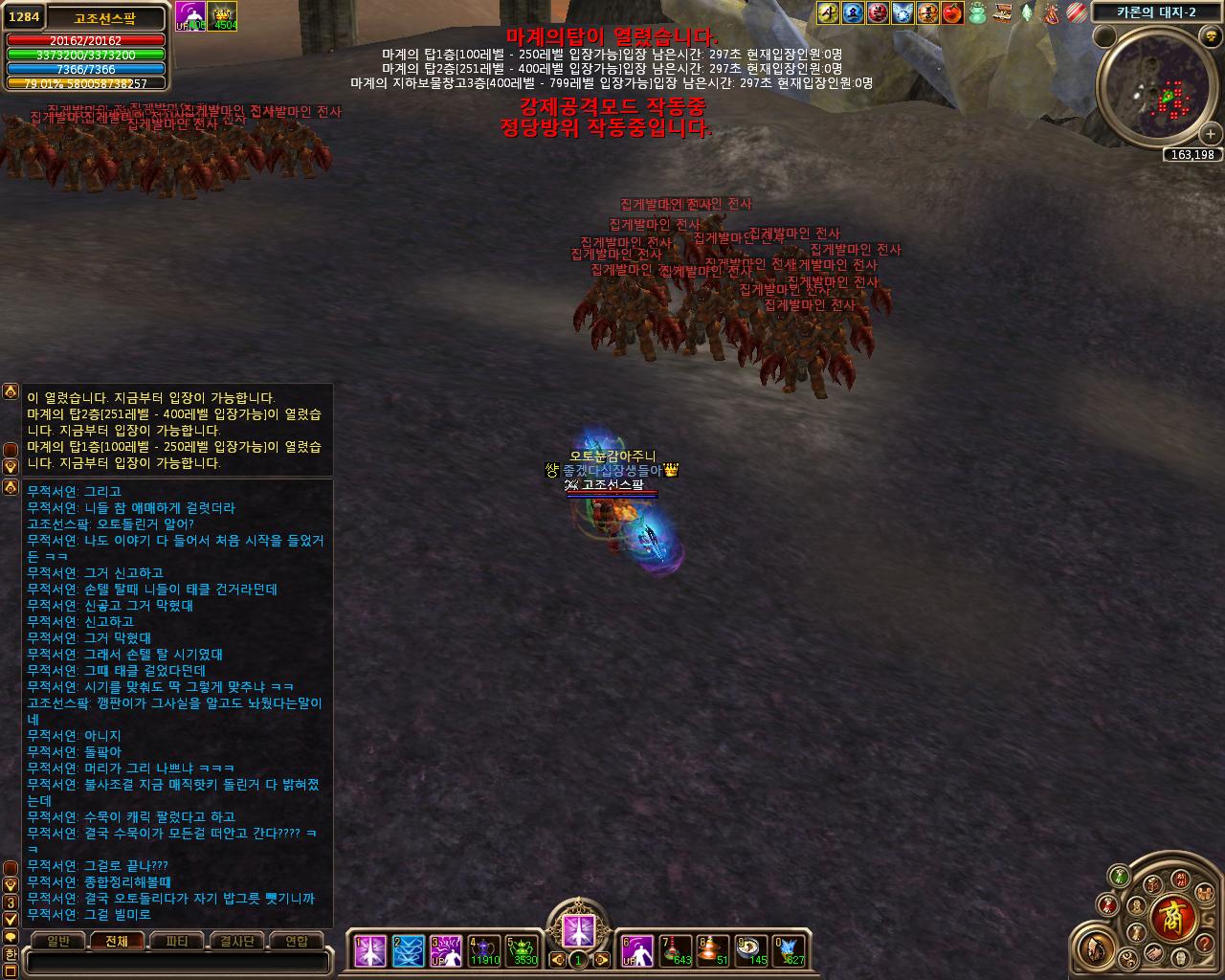Open the treasure chest icon

[1002, 12]
